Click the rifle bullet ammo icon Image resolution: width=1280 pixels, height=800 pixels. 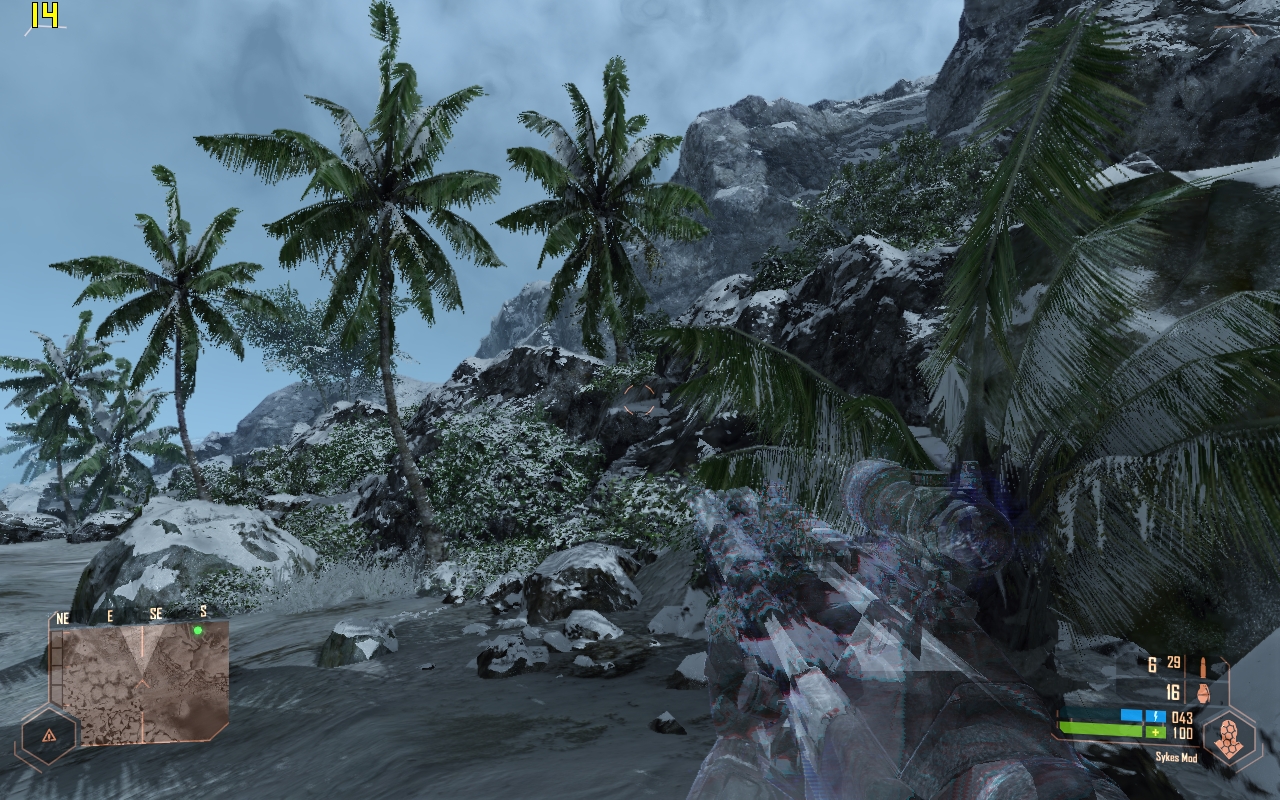click(x=1204, y=668)
